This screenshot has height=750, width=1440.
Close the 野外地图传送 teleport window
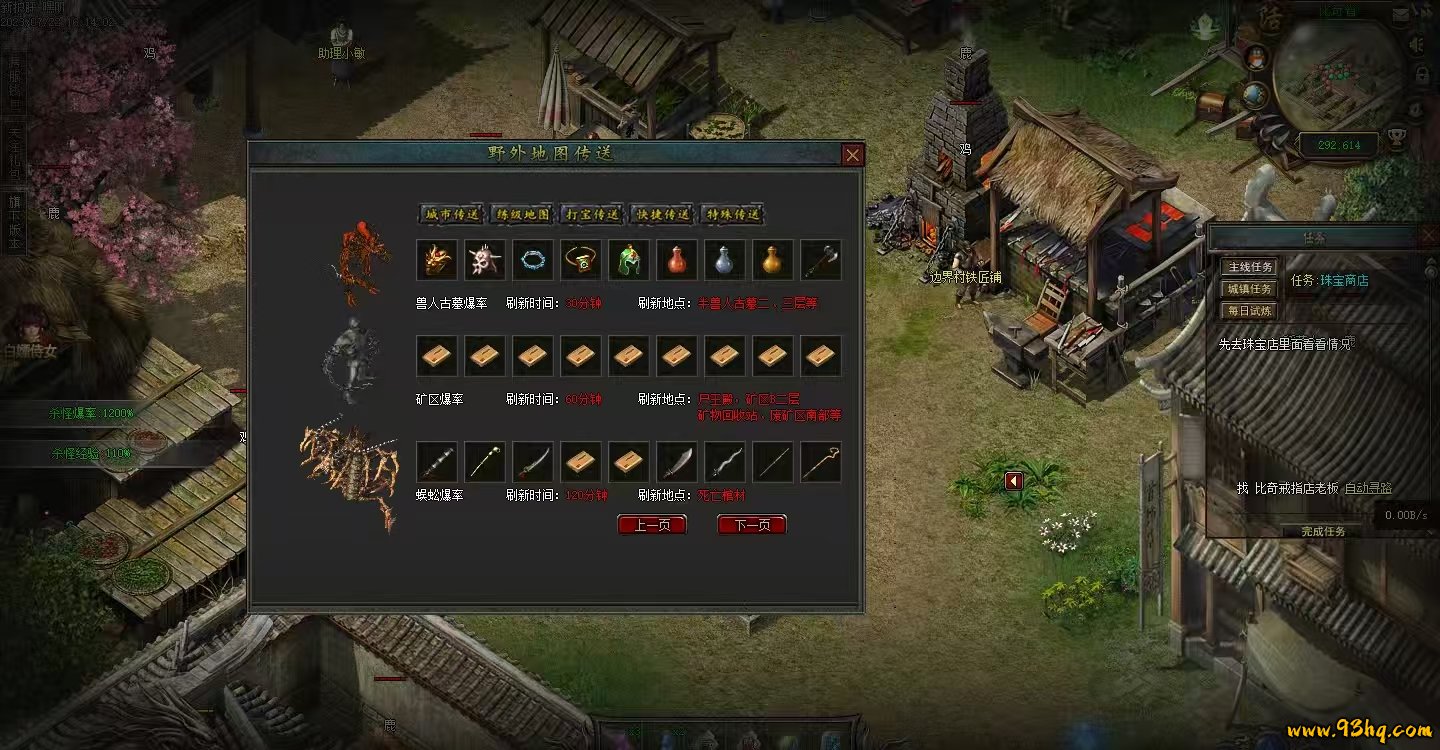(852, 155)
